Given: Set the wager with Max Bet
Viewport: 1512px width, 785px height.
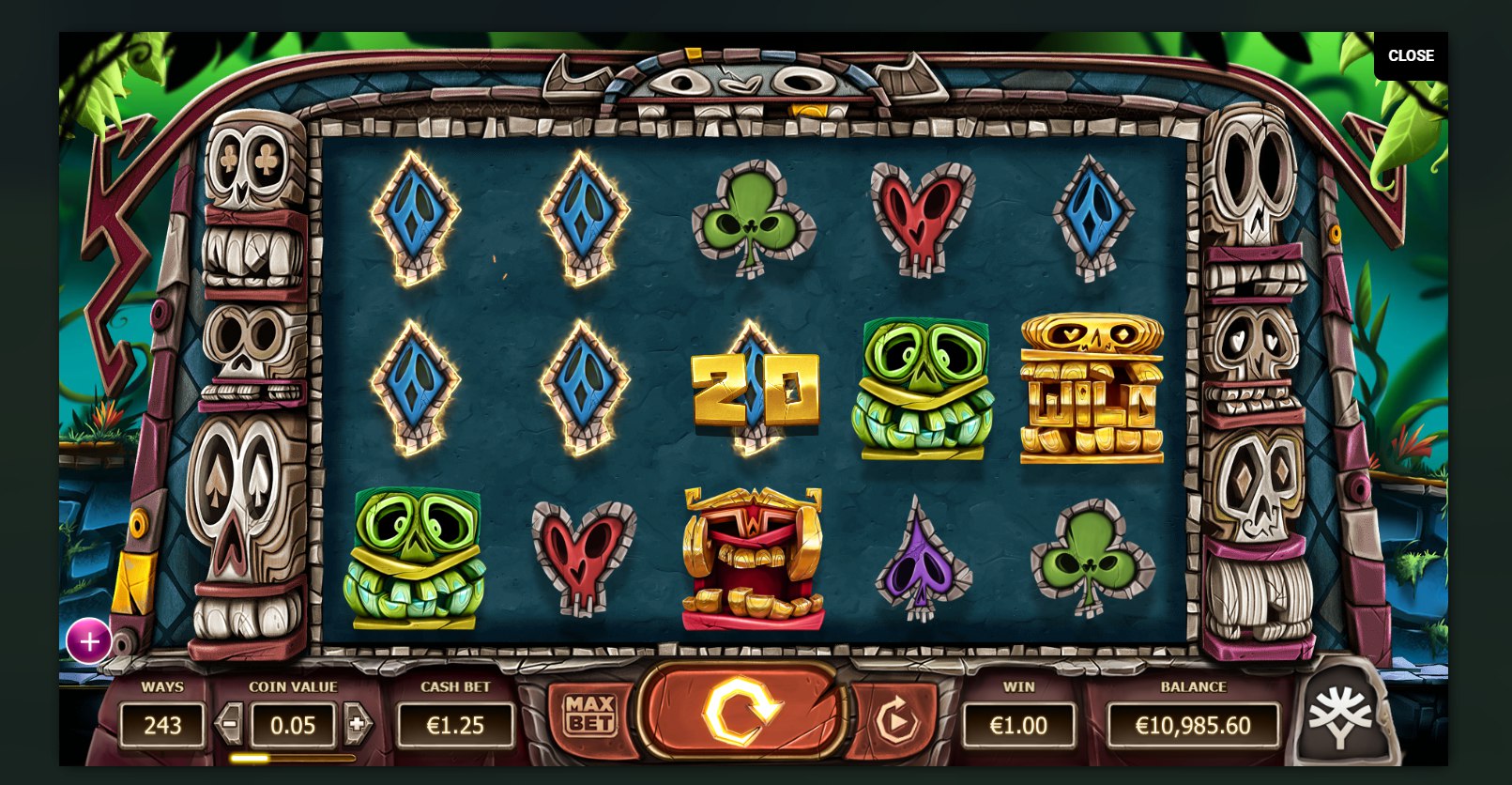Looking at the screenshot, I should tap(589, 715).
